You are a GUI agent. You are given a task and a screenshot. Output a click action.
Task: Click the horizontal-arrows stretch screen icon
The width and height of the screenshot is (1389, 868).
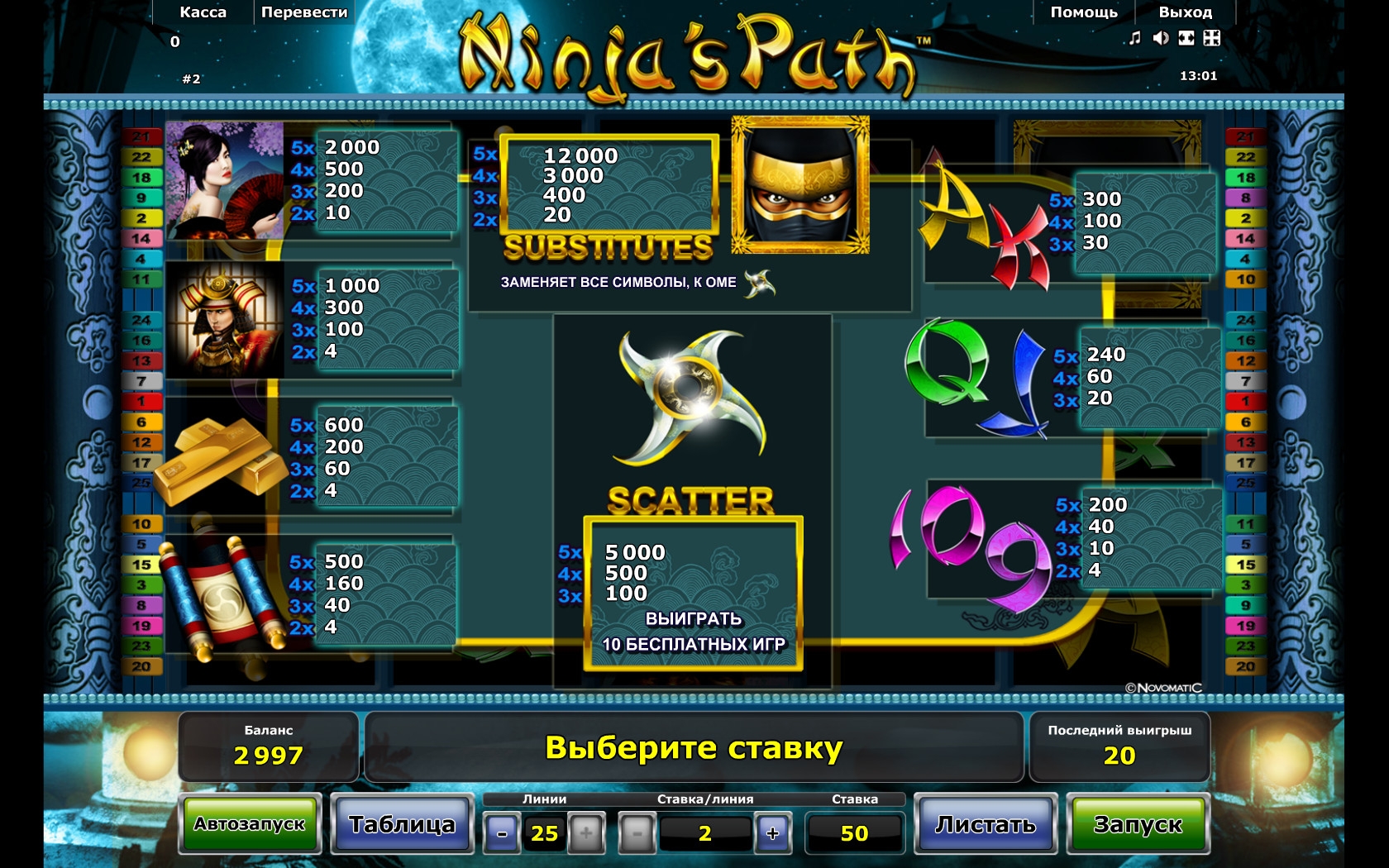point(1186,38)
